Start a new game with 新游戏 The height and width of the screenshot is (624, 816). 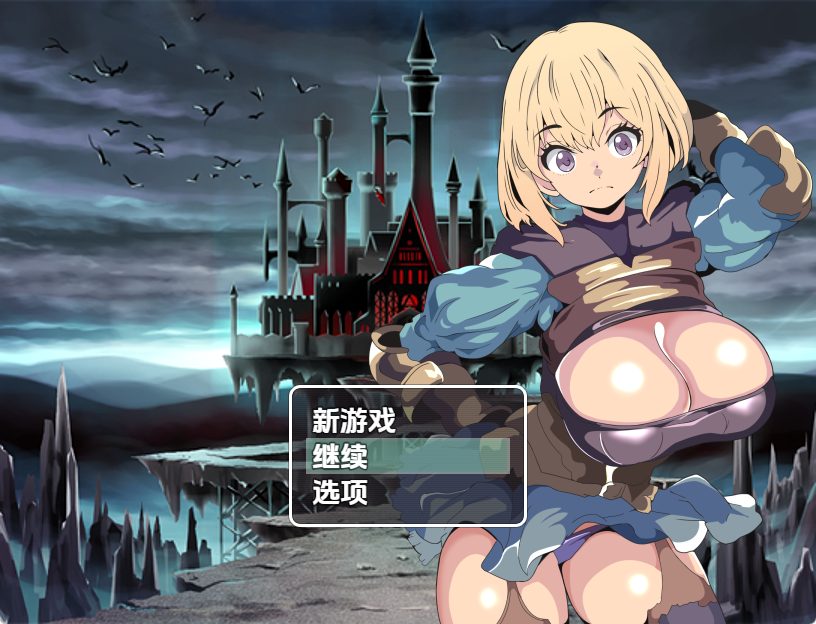[x=354, y=420]
